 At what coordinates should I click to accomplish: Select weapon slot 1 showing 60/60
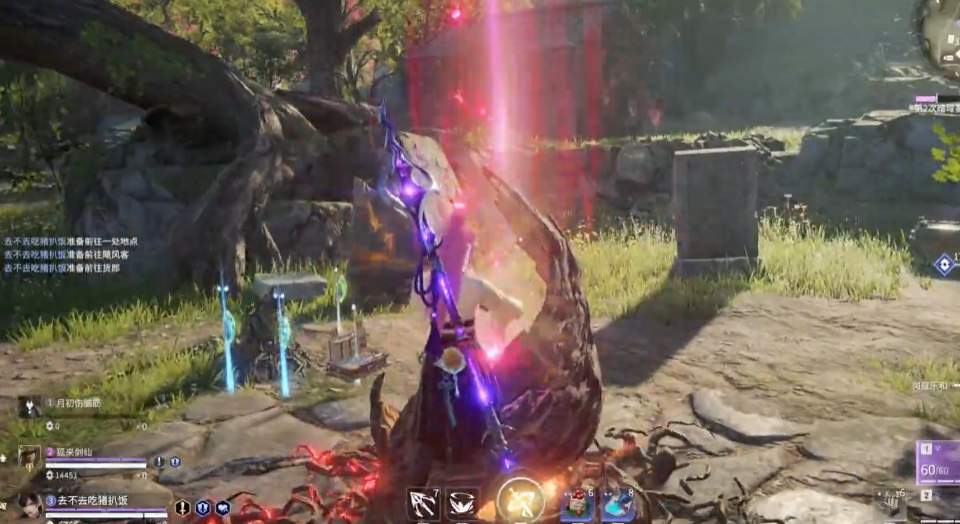tap(938, 463)
